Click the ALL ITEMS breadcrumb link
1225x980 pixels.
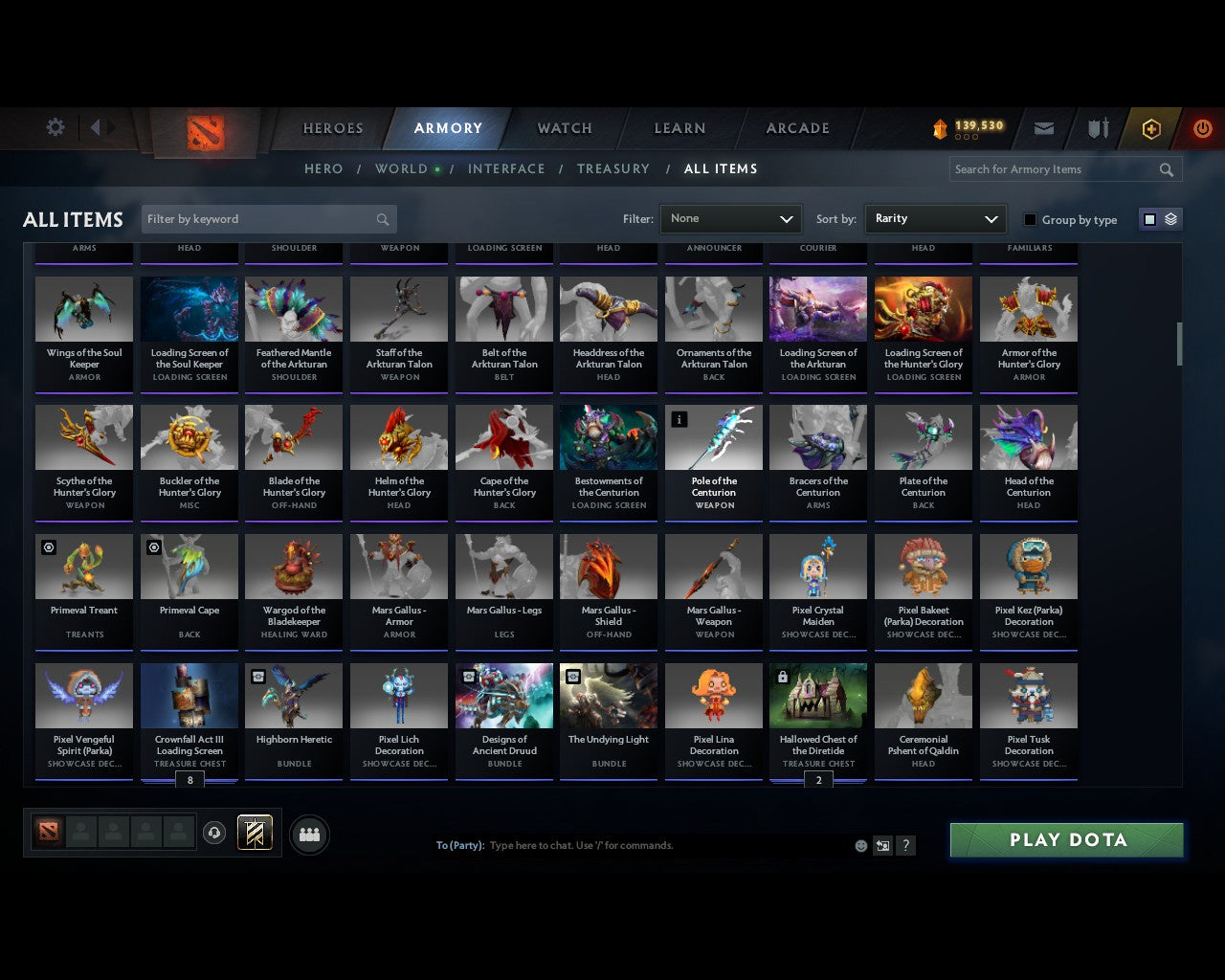(721, 168)
